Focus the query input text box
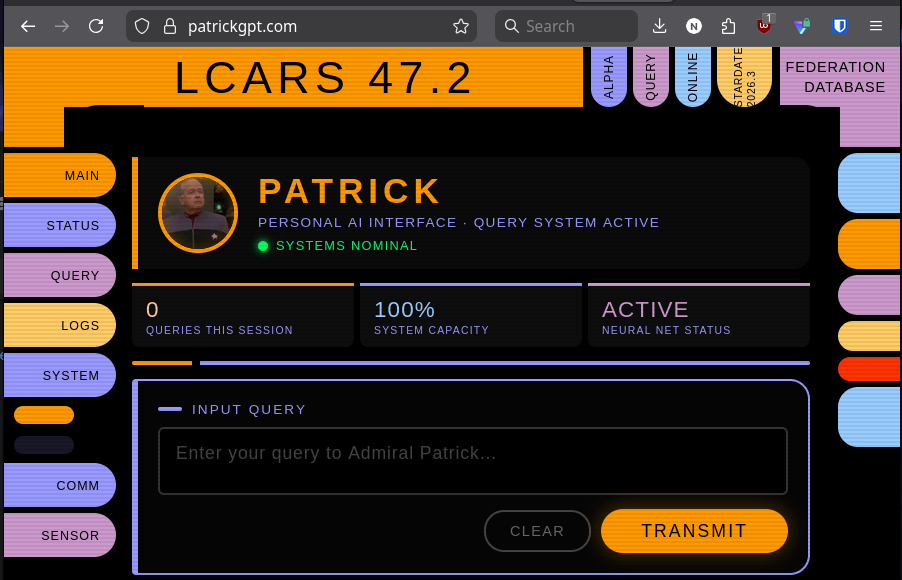 [472, 460]
